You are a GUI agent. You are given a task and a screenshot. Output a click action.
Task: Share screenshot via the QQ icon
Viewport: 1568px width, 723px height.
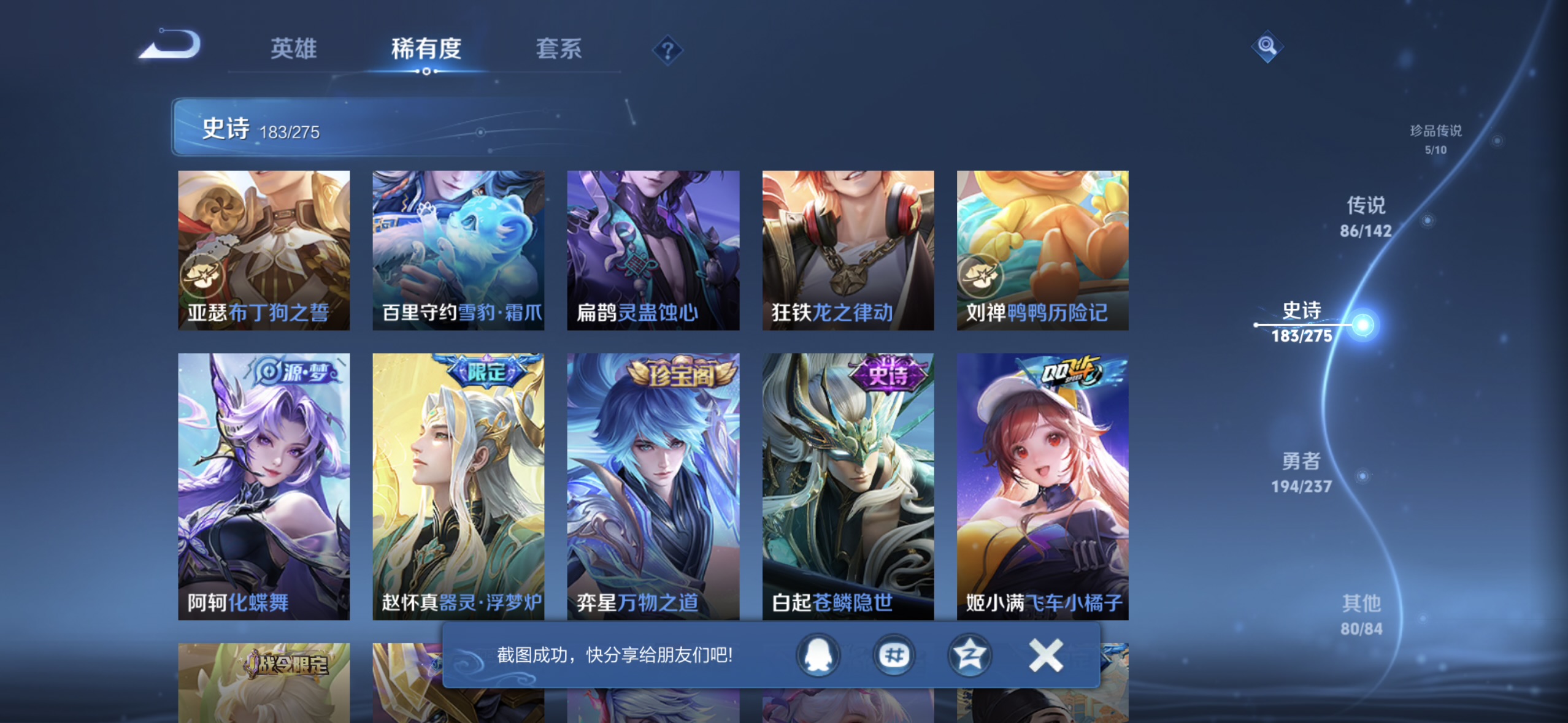[x=818, y=655]
